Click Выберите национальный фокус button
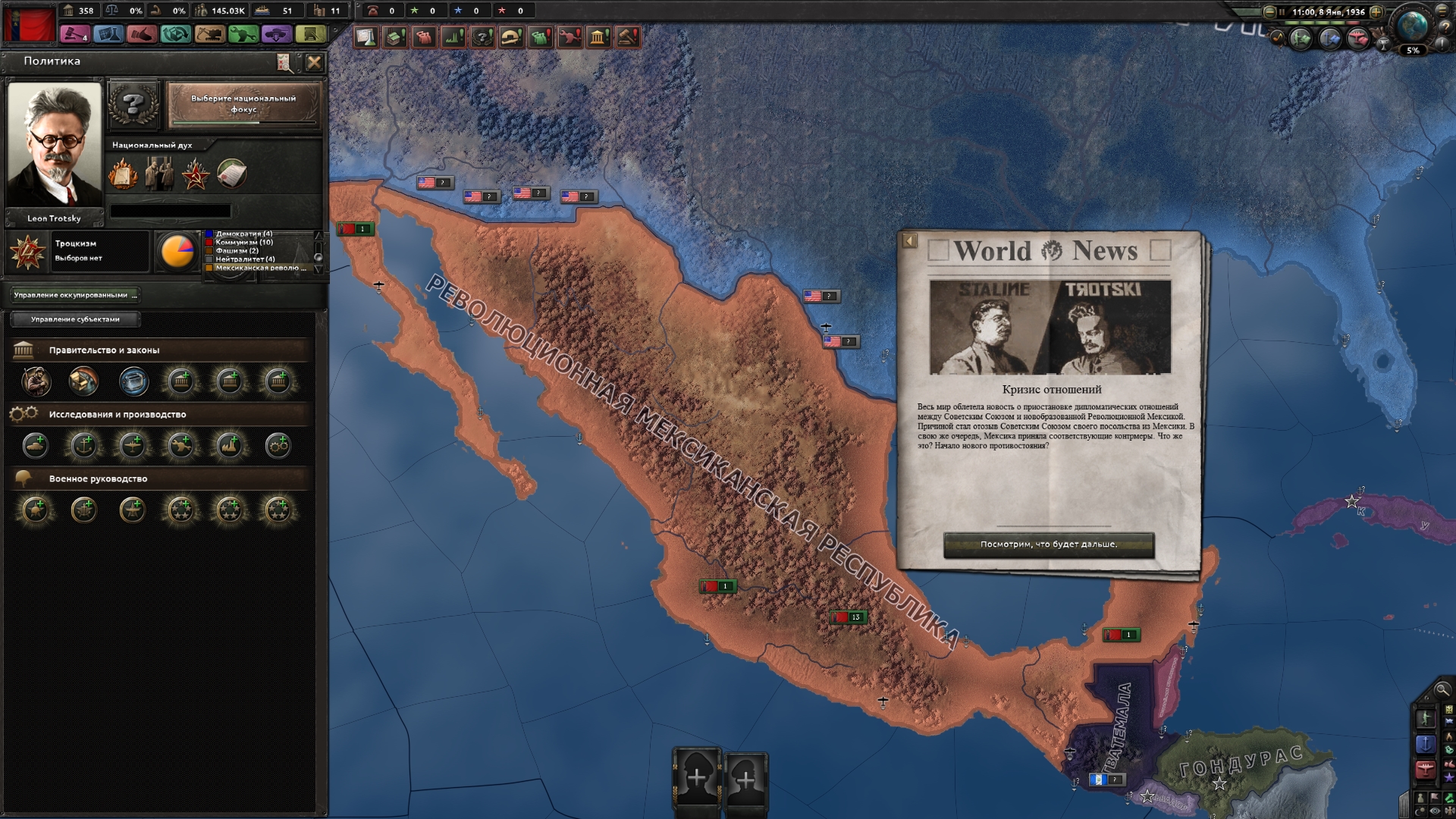1456x819 pixels. coord(243,105)
